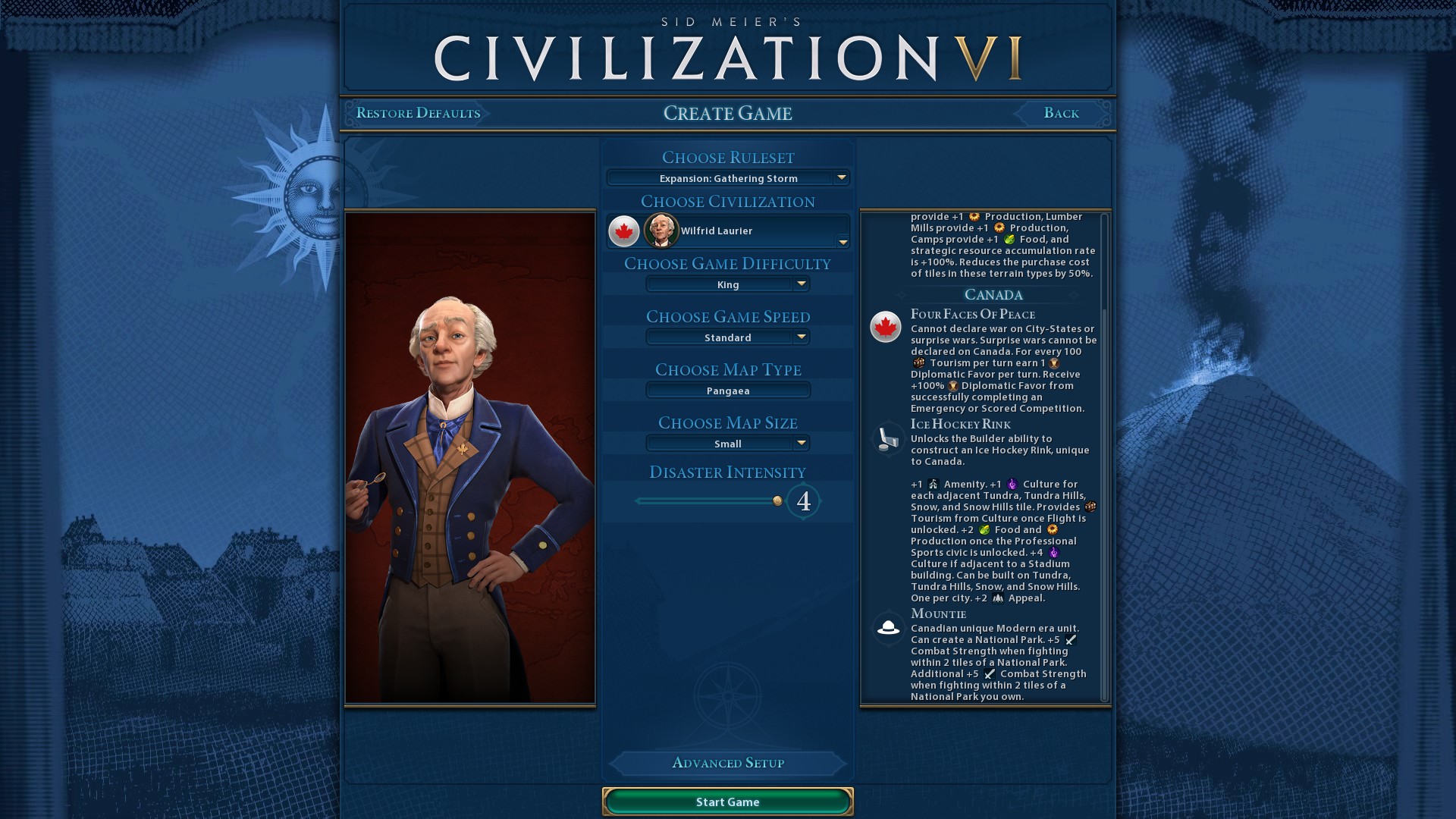
Task: Open the ruleset dropdown showing Gathering Storm
Action: pos(727,178)
